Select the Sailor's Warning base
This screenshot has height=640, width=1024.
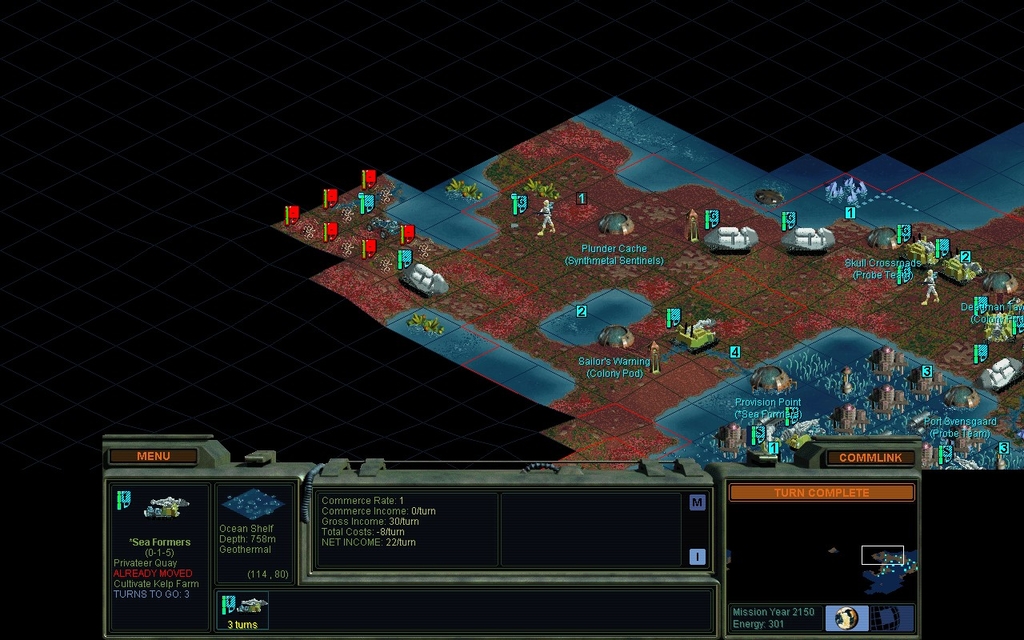click(615, 336)
